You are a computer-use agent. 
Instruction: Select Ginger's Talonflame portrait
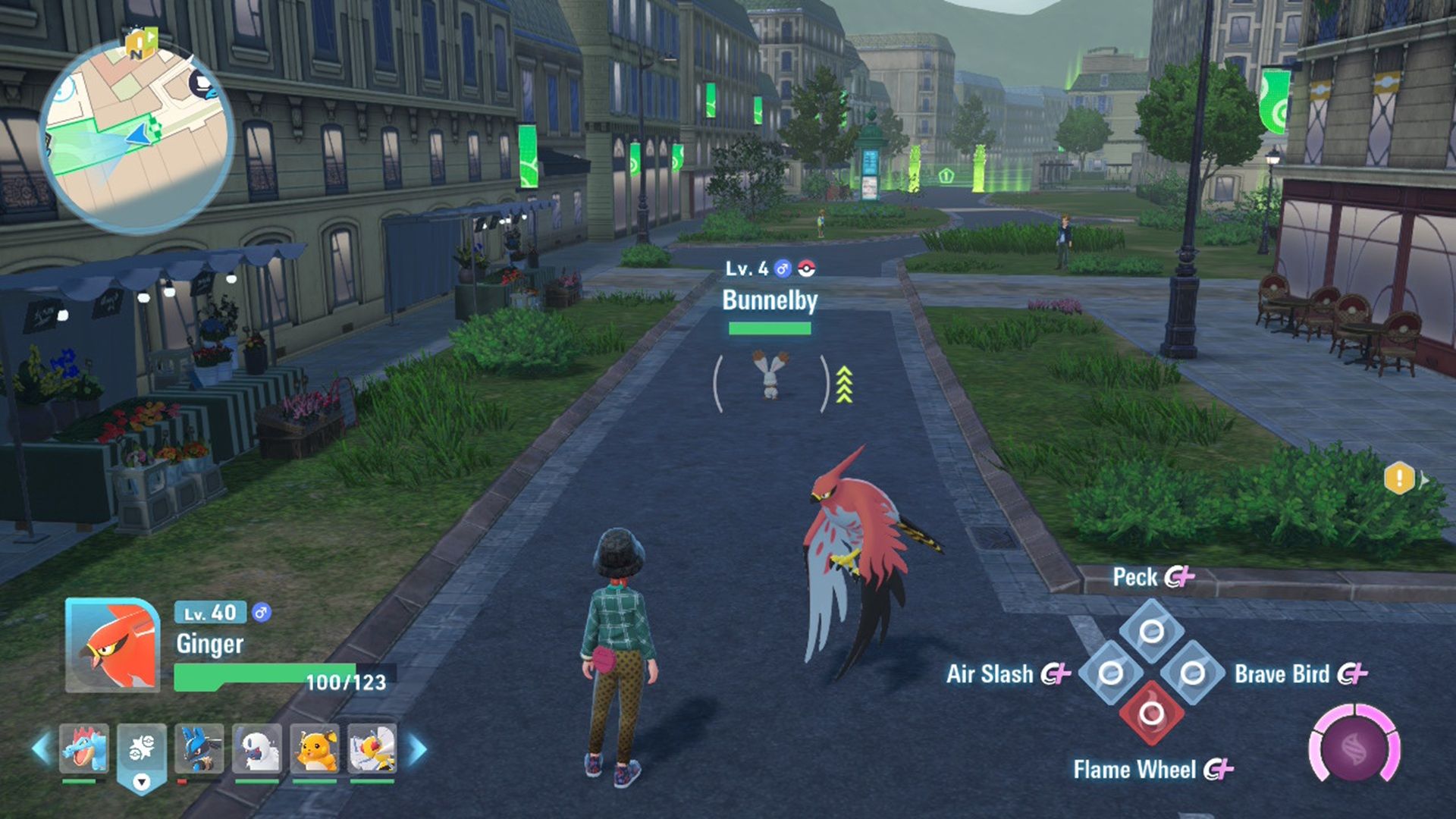tap(112, 645)
